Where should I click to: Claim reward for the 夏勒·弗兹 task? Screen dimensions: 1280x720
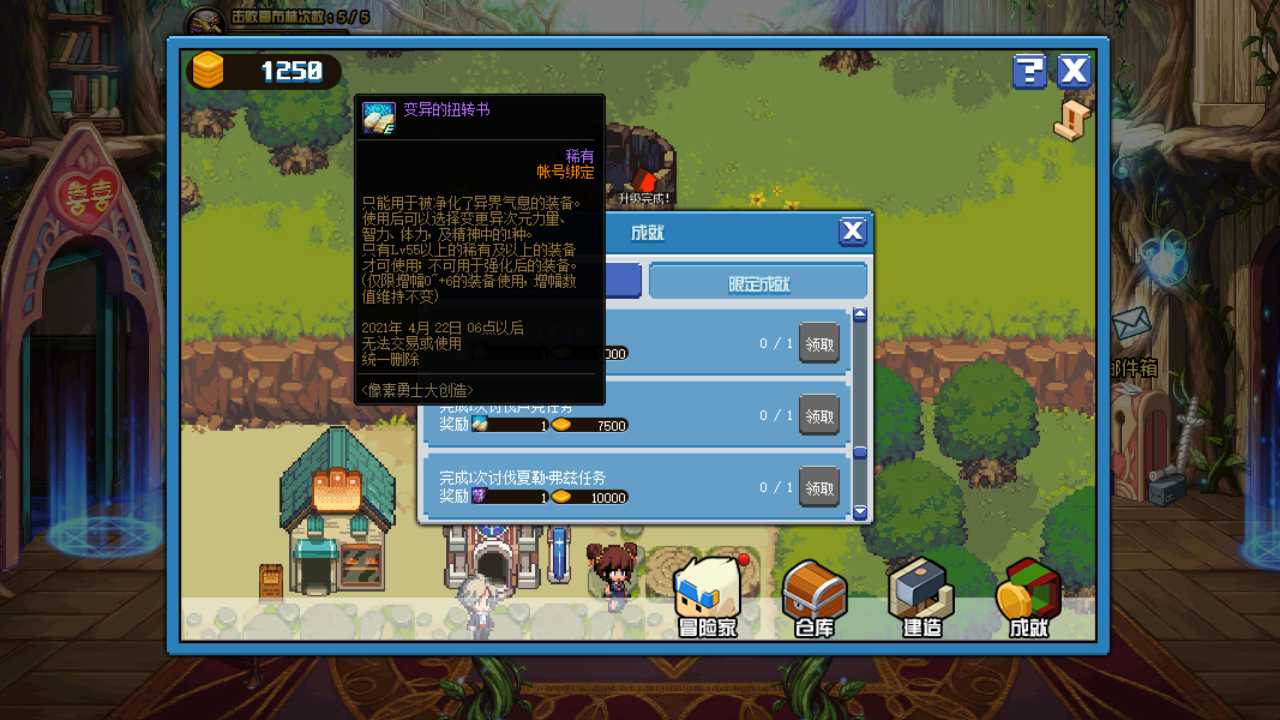click(819, 487)
